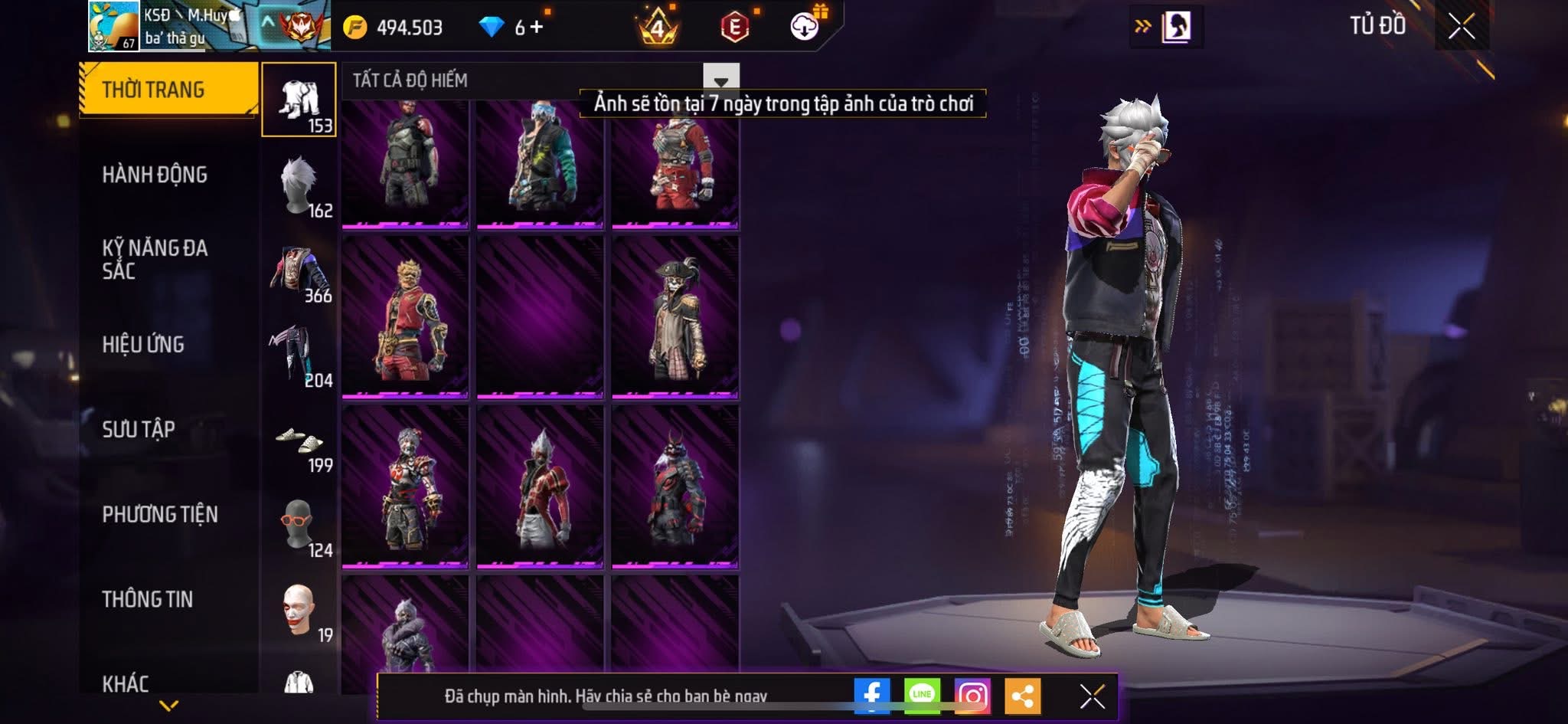Share the screenshot to Facebook
1568x724 pixels.
tap(872, 696)
